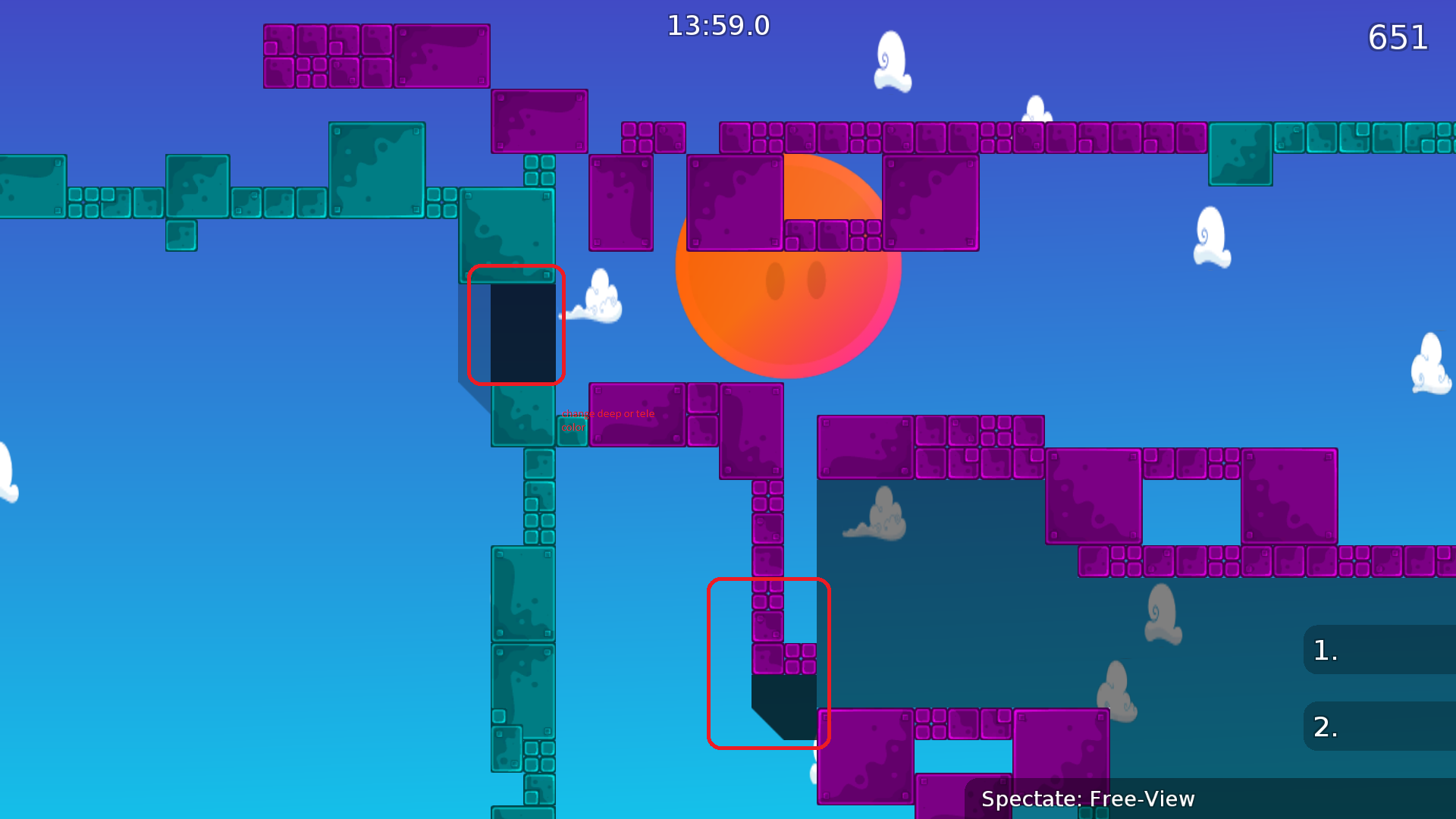Viewport: 1456px width, 819px height.
Task: Toggle the first-place leaderboard entry labeled 1.
Action: 1380,648
